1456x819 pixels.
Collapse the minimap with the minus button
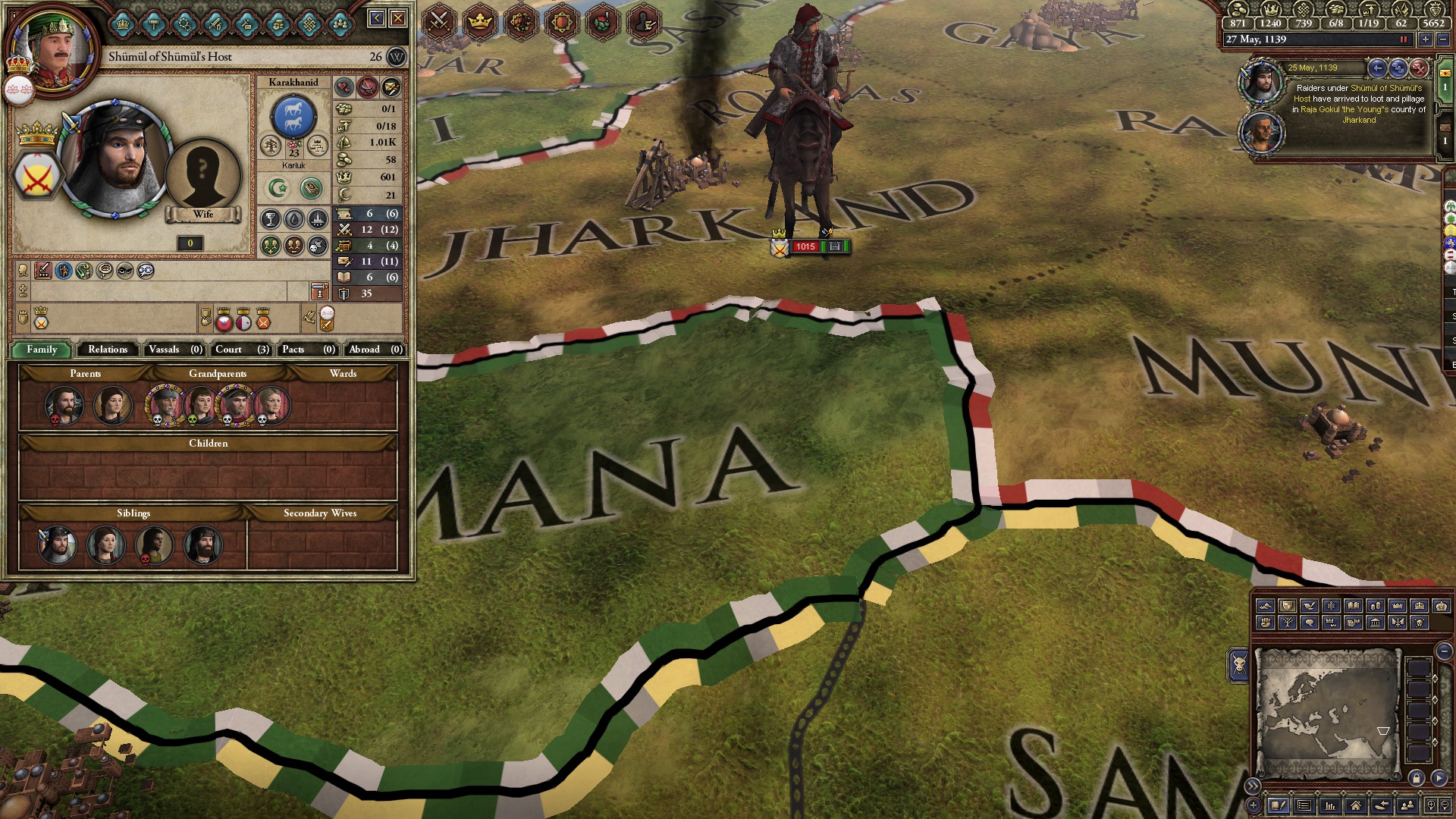coord(1443,651)
